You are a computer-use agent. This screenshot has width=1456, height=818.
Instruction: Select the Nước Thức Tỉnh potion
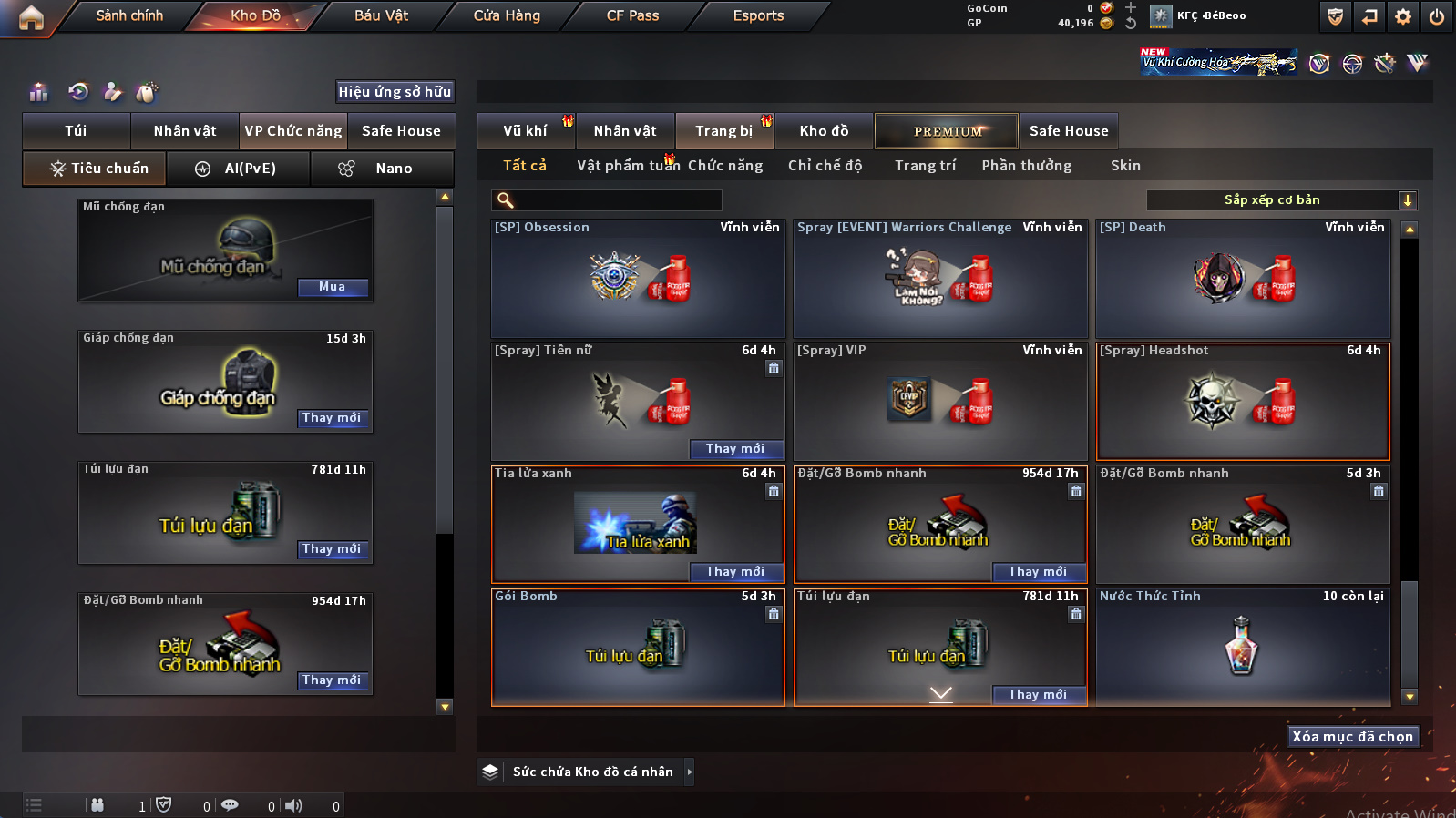click(x=1243, y=647)
